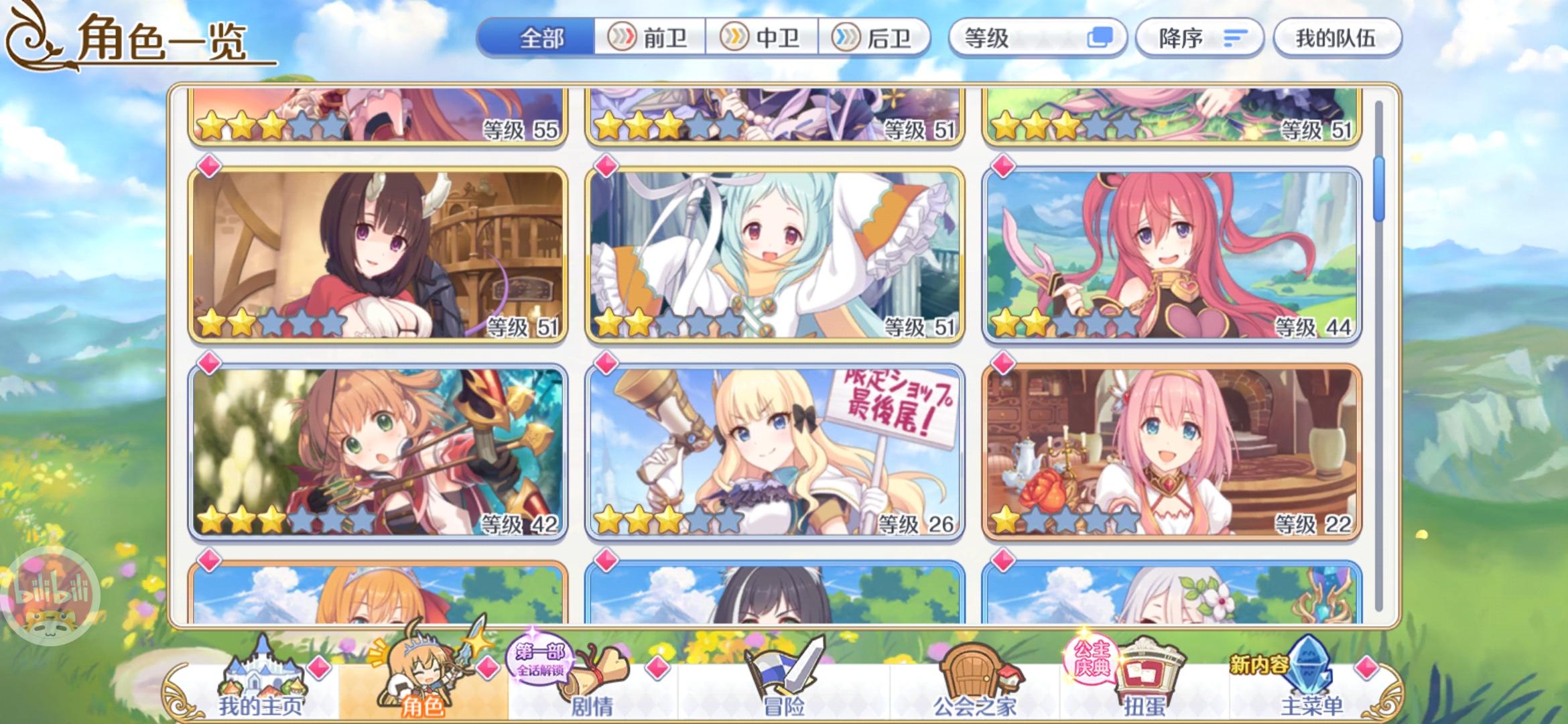The height and width of the screenshot is (724, 1568).
Task: Switch to the 全部 tab
Action: (x=540, y=38)
